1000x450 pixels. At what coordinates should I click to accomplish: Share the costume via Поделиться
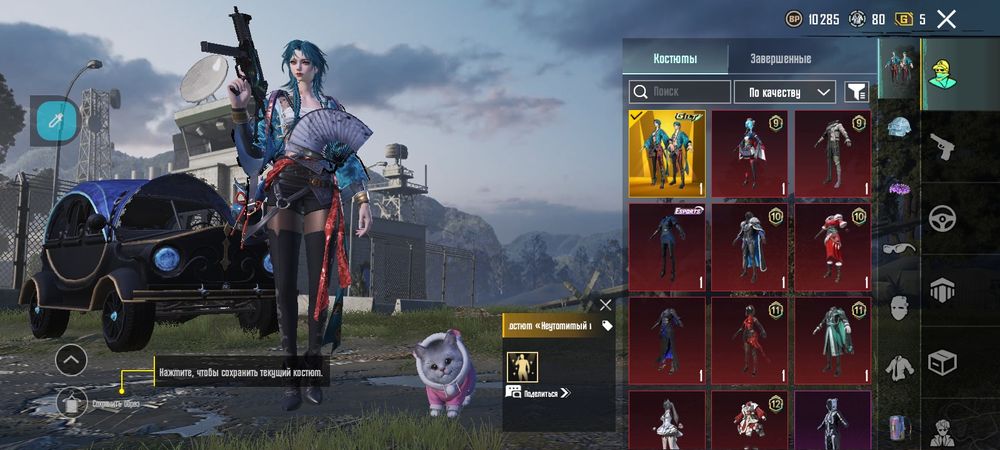[538, 393]
